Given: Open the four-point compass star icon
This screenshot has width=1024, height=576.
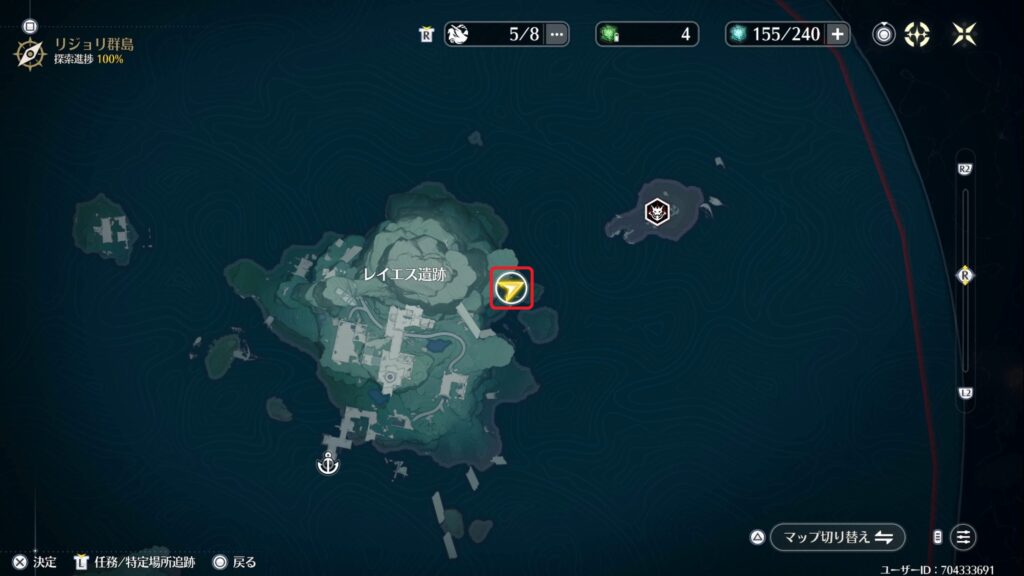Looking at the screenshot, I should click(916, 34).
